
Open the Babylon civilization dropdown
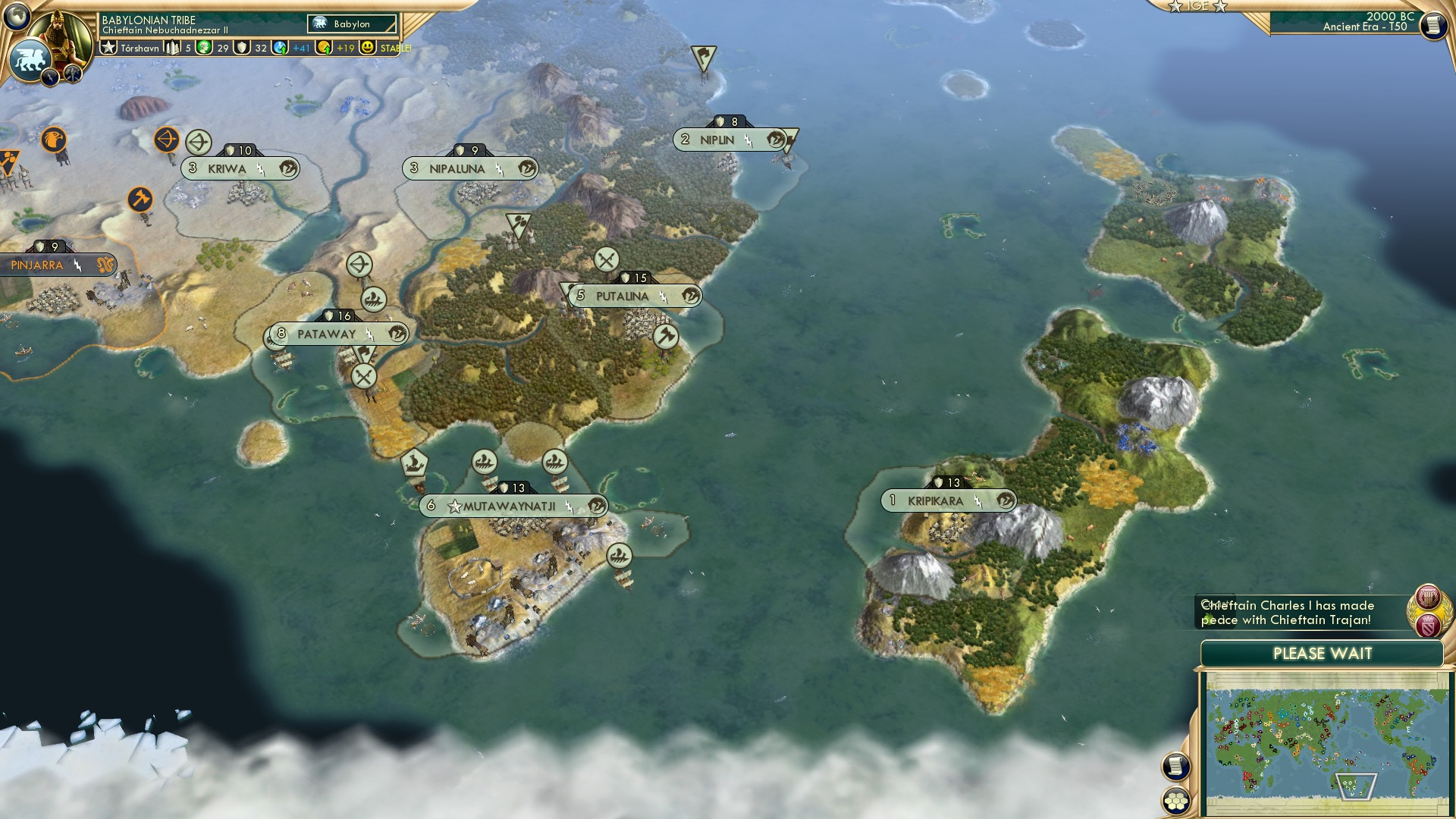(x=351, y=24)
